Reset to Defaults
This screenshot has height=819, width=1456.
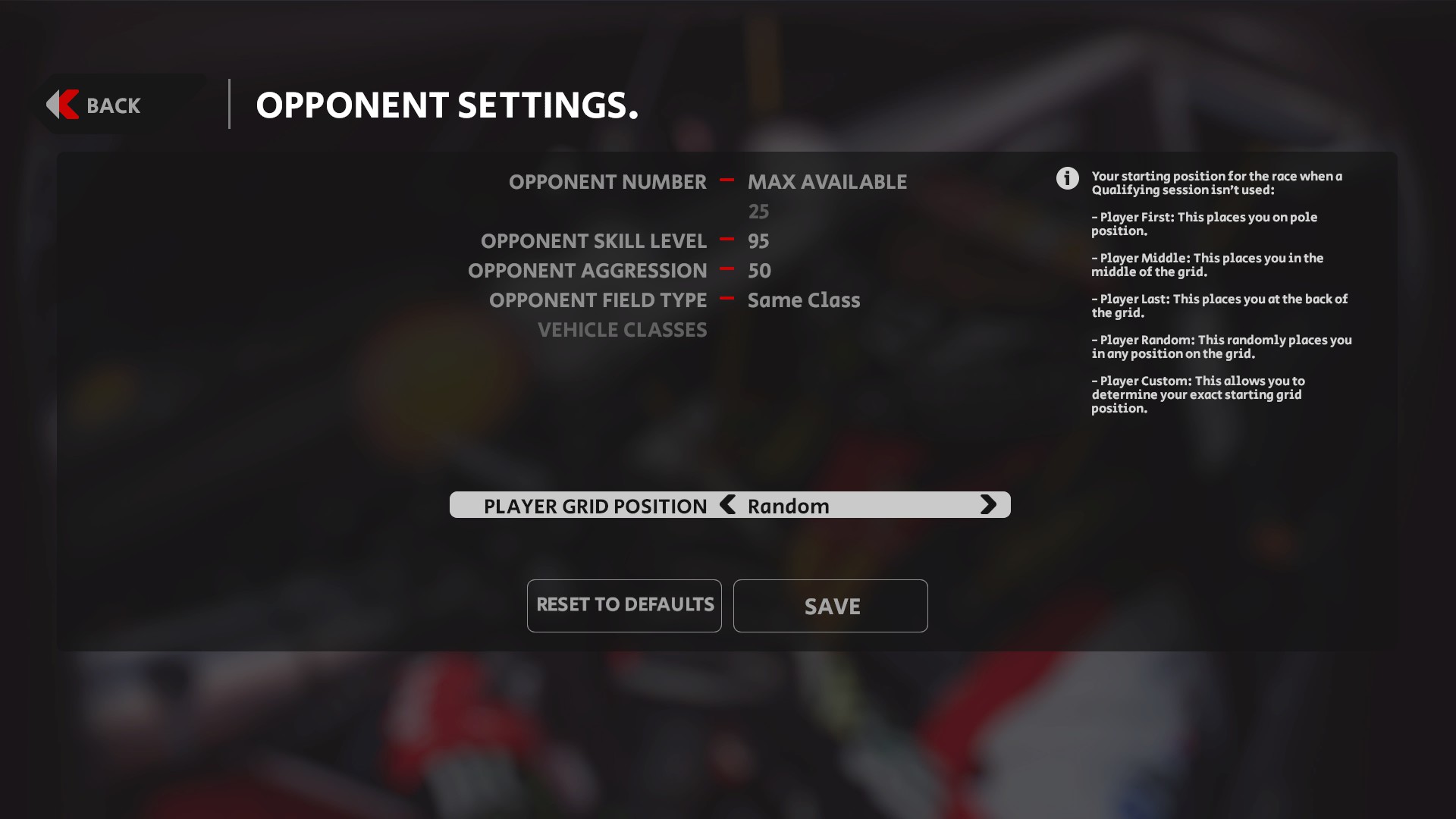click(624, 605)
